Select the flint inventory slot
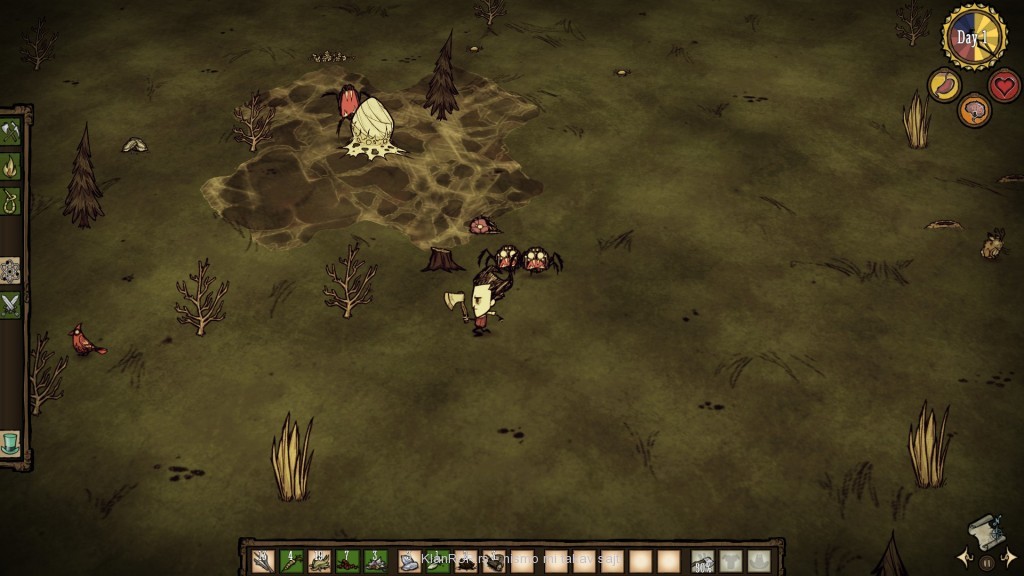 [x=376, y=561]
